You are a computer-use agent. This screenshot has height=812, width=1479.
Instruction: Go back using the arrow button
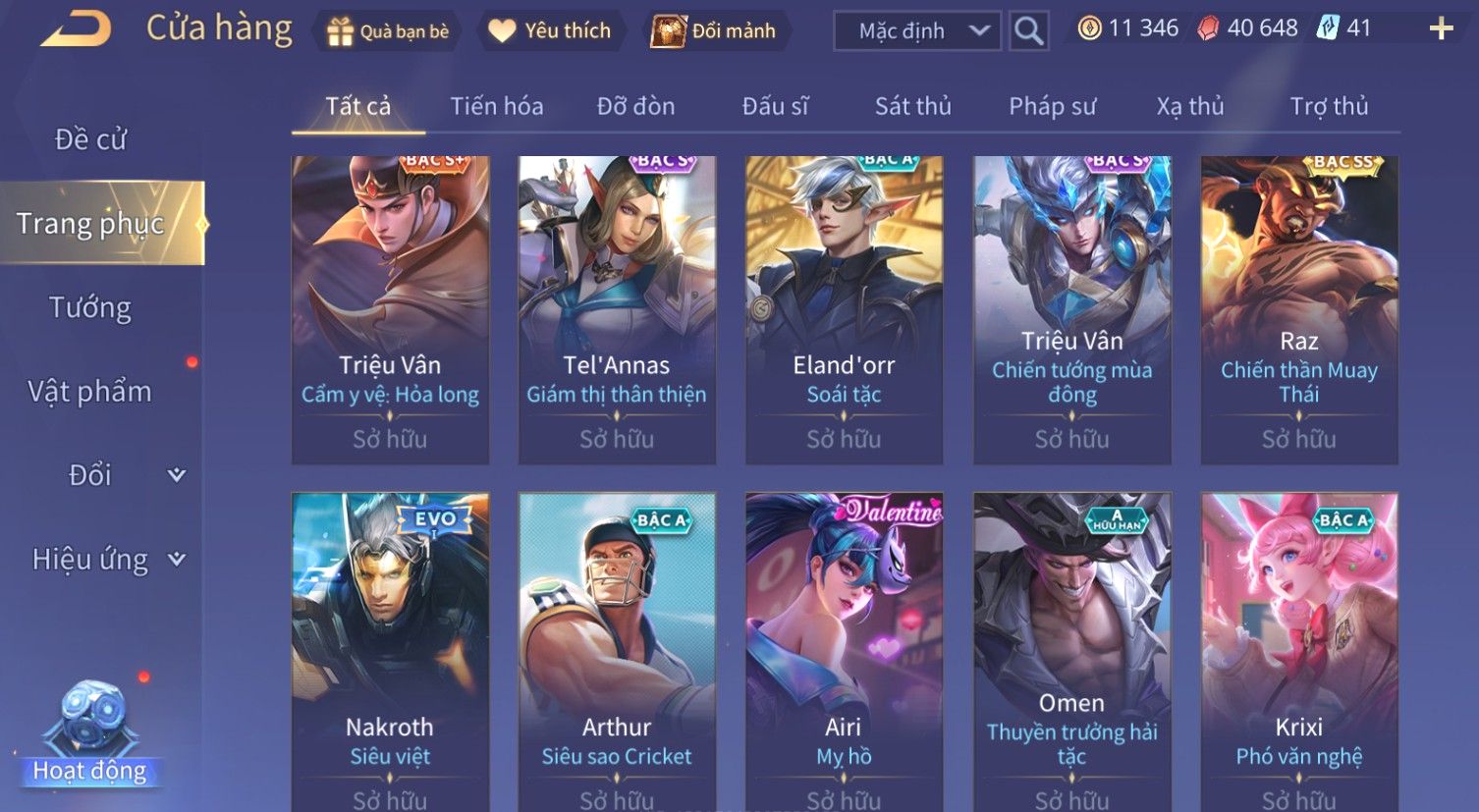click(77, 28)
